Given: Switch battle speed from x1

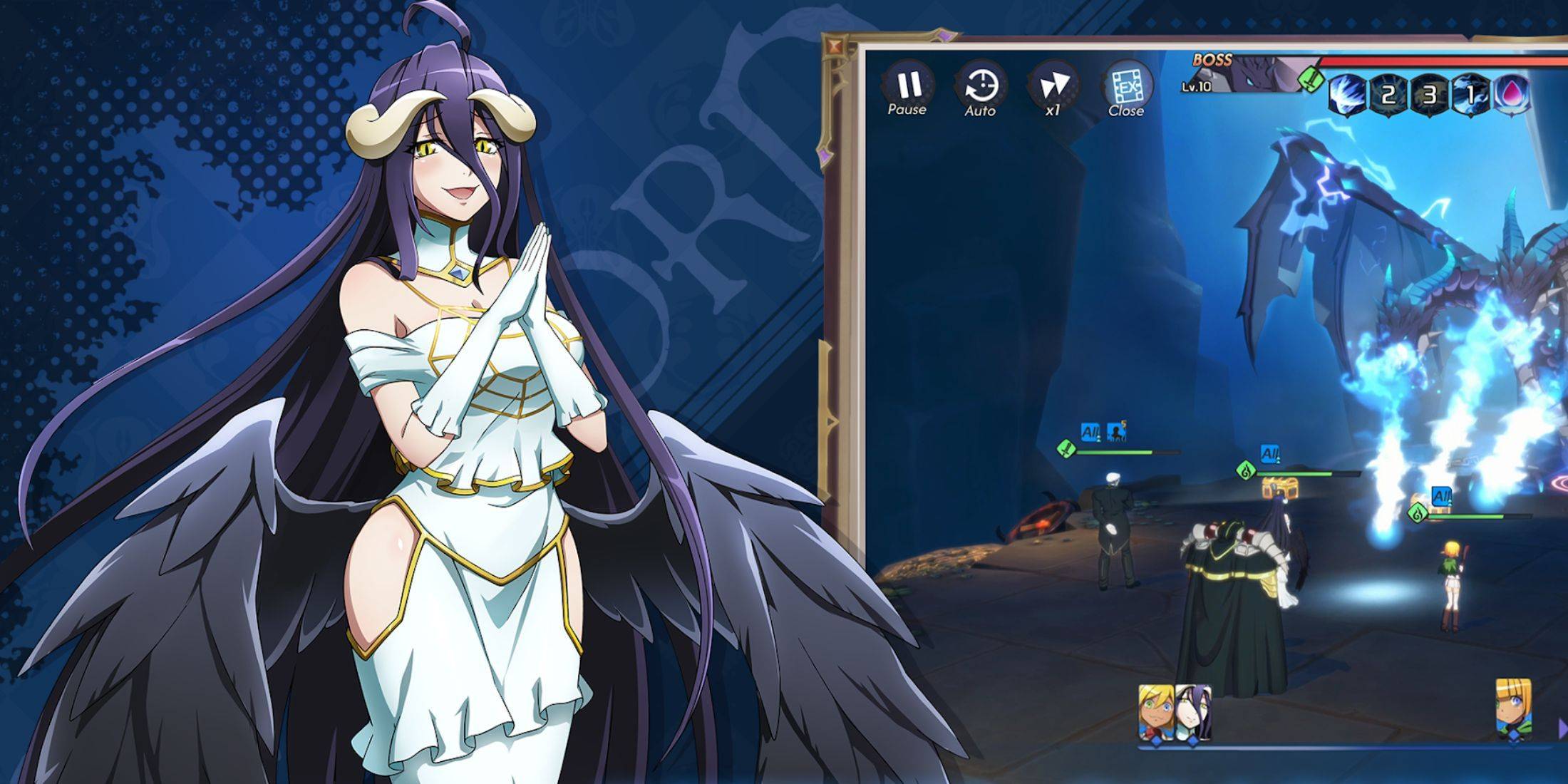Looking at the screenshot, I should pyautogui.click(x=1057, y=87).
